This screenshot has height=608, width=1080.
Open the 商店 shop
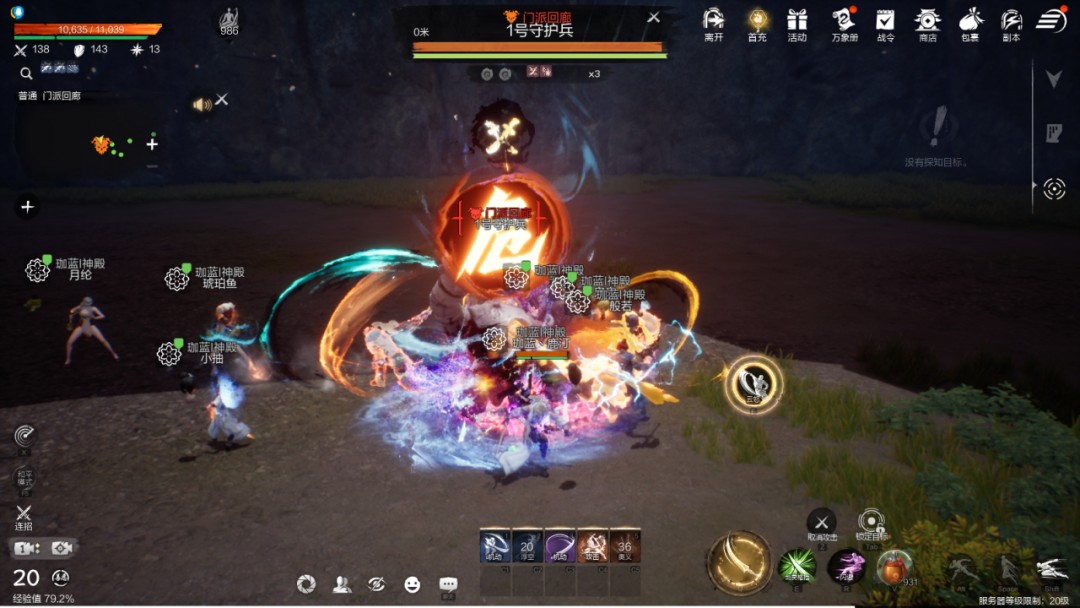(927, 21)
